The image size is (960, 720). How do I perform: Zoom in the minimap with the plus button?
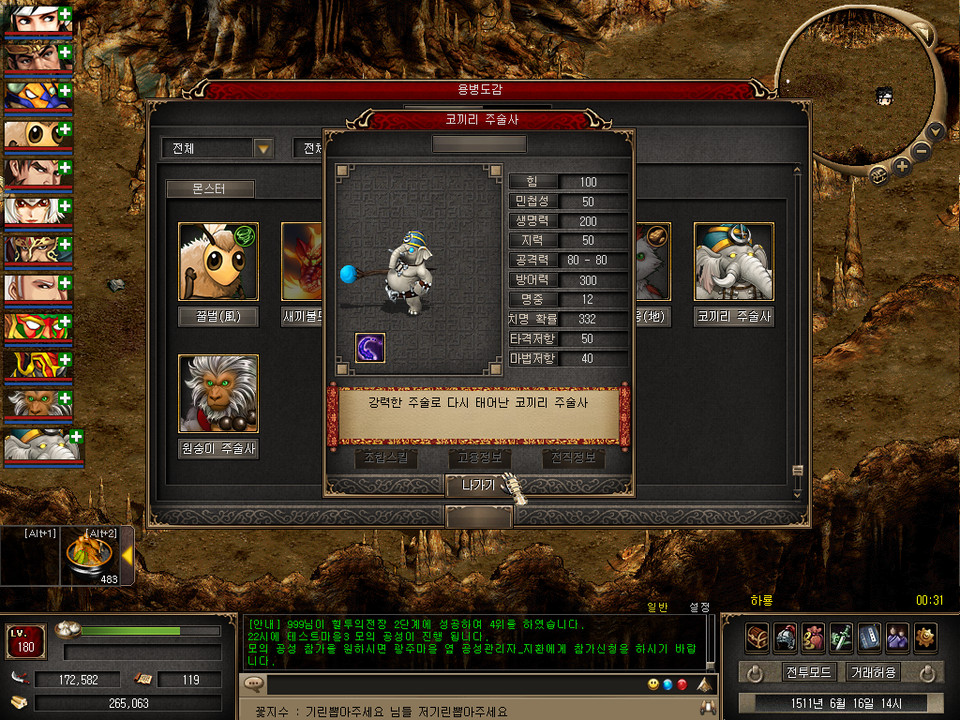click(x=902, y=166)
